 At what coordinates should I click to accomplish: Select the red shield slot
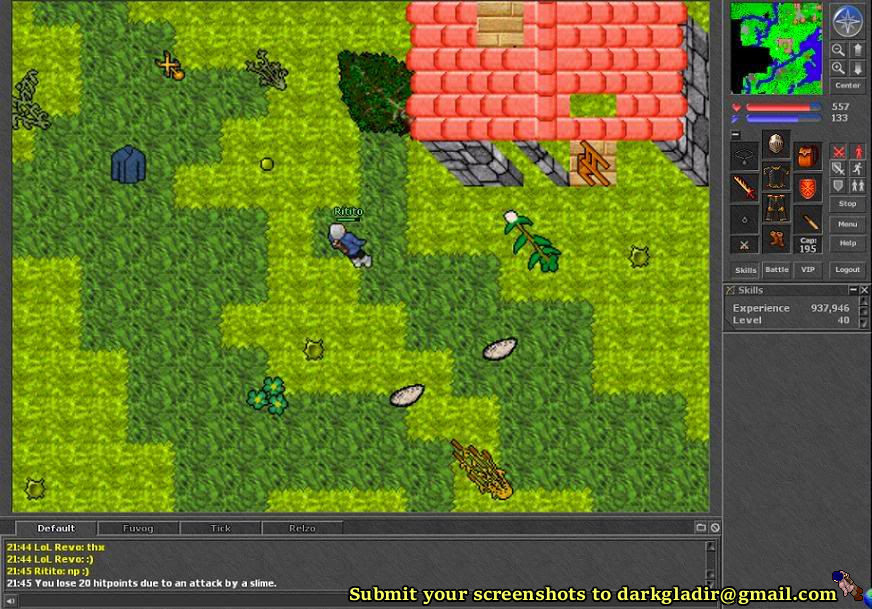[x=808, y=188]
